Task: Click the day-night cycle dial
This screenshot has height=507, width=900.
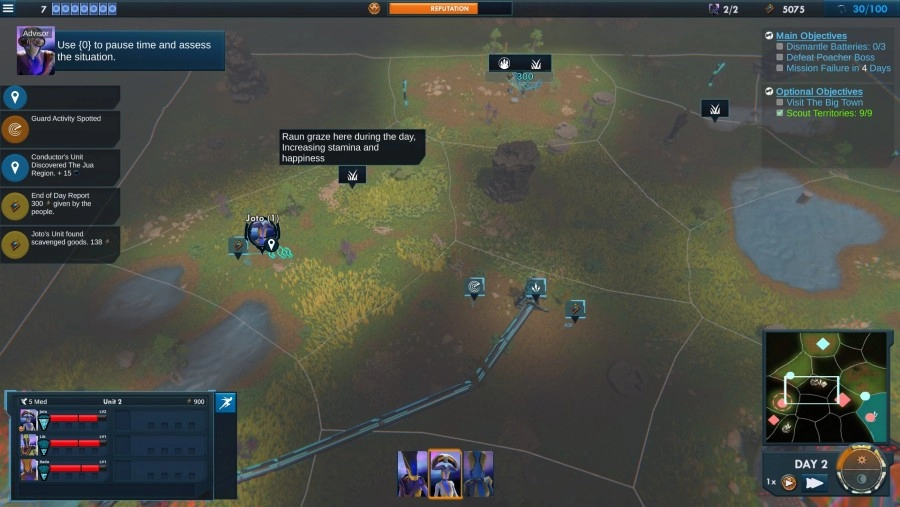Action: 861,471
